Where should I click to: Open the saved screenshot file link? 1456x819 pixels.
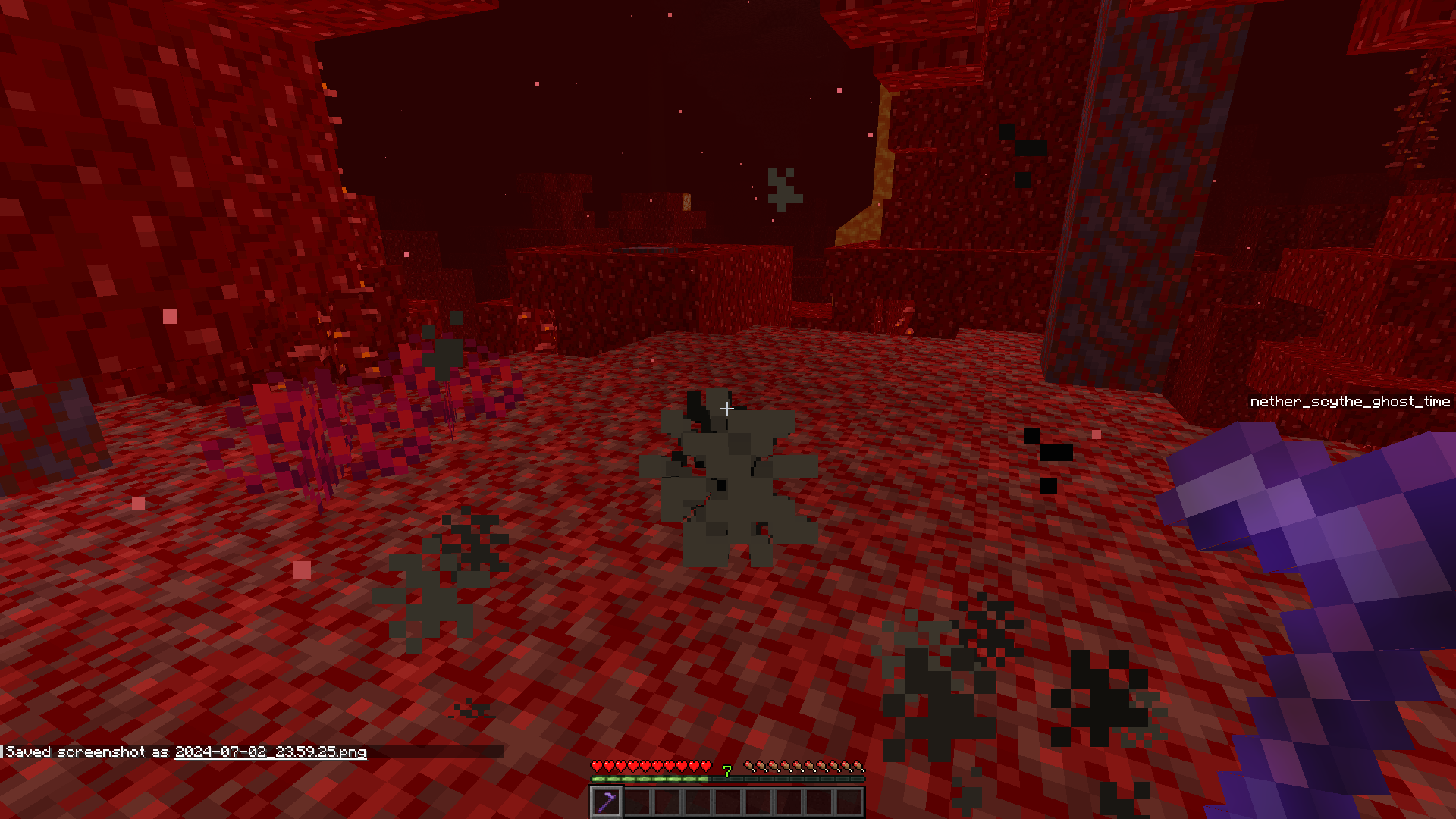tap(270, 752)
